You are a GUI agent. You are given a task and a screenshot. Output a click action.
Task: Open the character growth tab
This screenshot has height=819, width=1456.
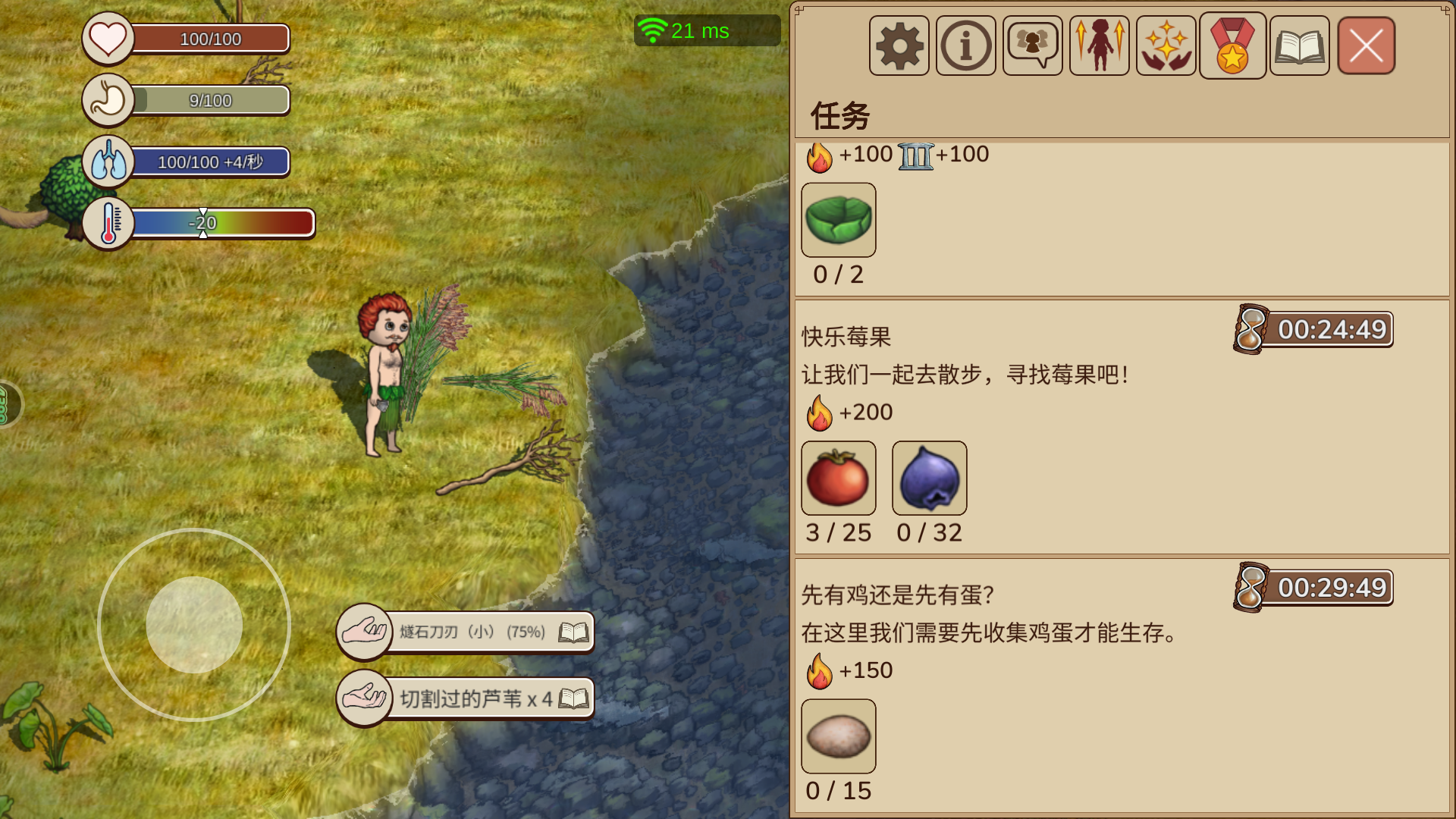pyautogui.click(x=1099, y=46)
